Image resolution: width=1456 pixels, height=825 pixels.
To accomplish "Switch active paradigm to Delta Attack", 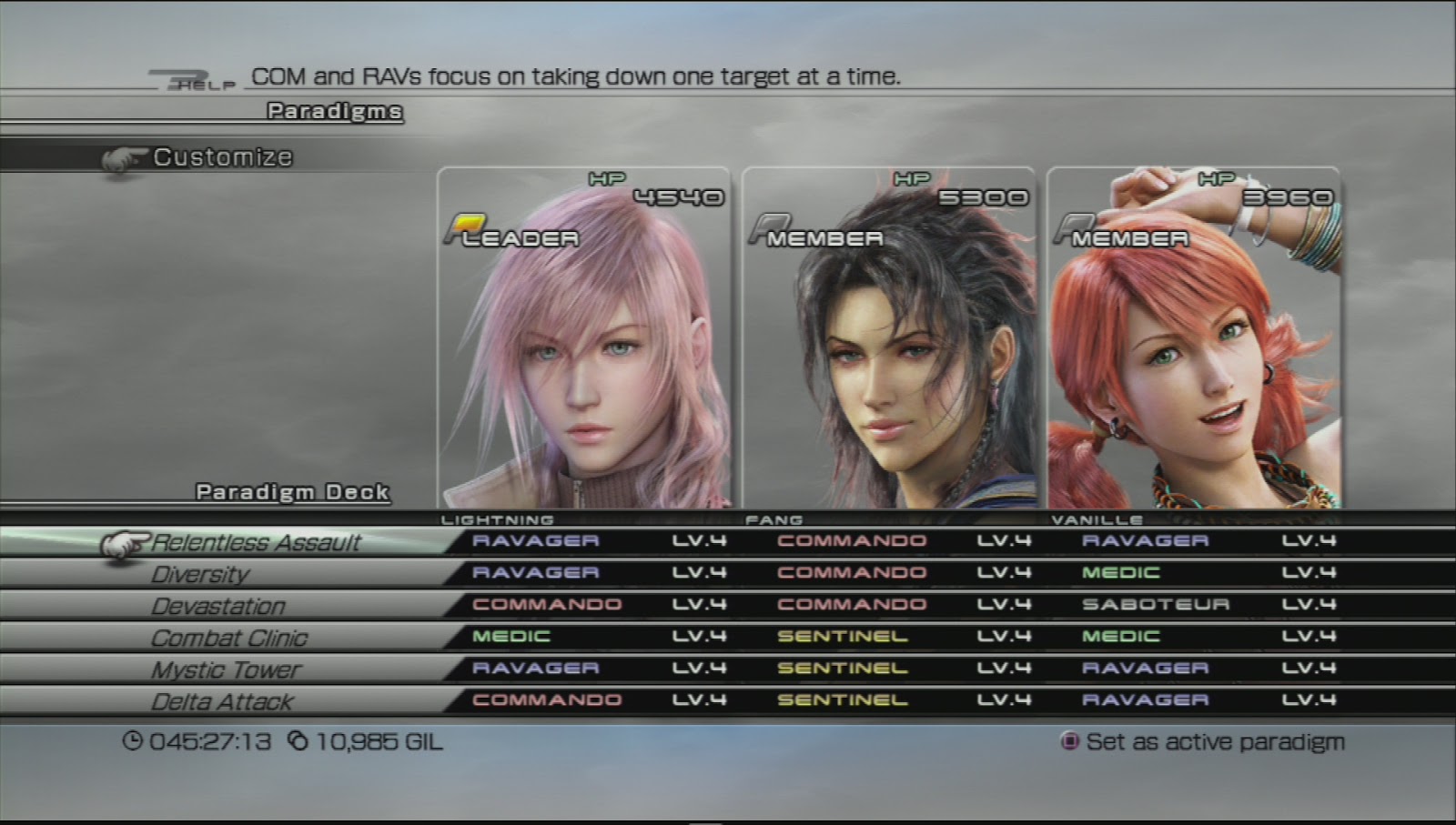I will click(222, 701).
